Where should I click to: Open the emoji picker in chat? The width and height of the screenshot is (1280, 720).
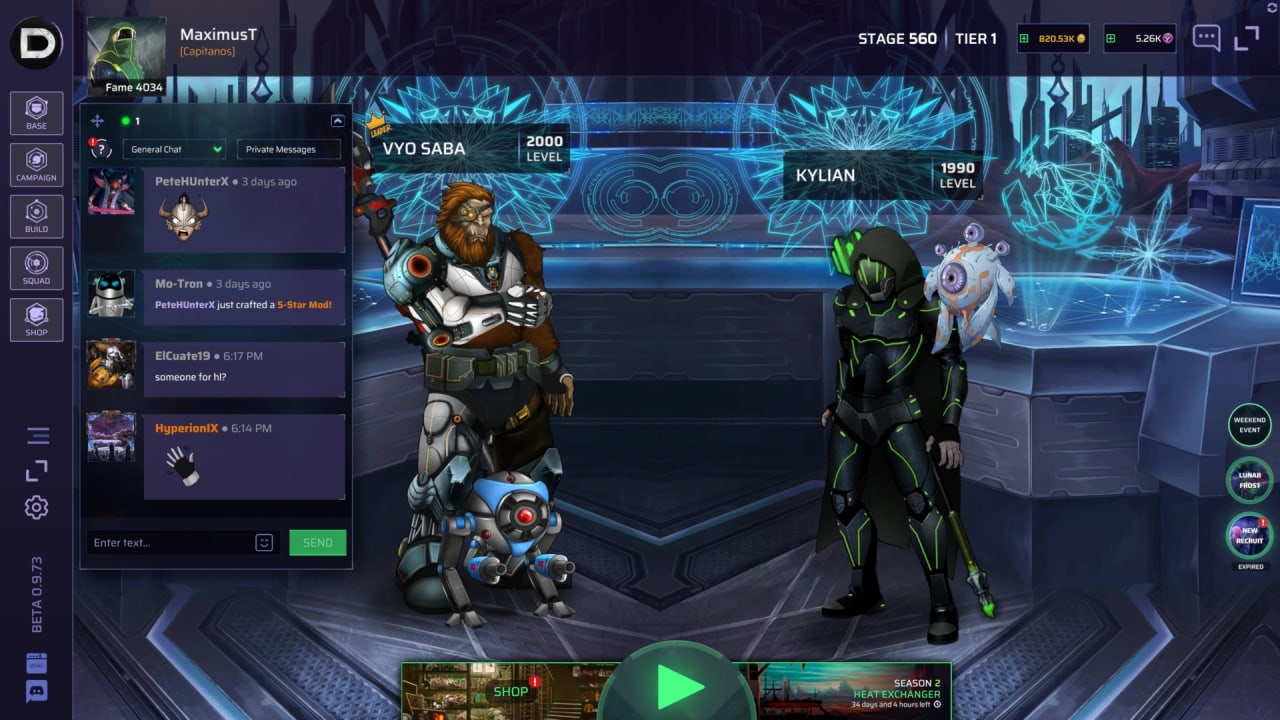coord(264,543)
